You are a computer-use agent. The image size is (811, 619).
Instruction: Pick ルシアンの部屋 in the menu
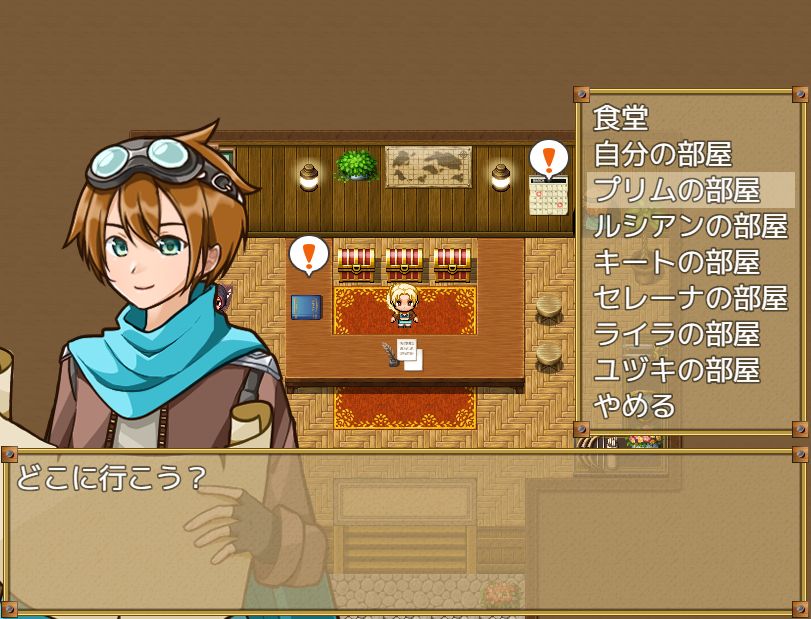(x=690, y=226)
